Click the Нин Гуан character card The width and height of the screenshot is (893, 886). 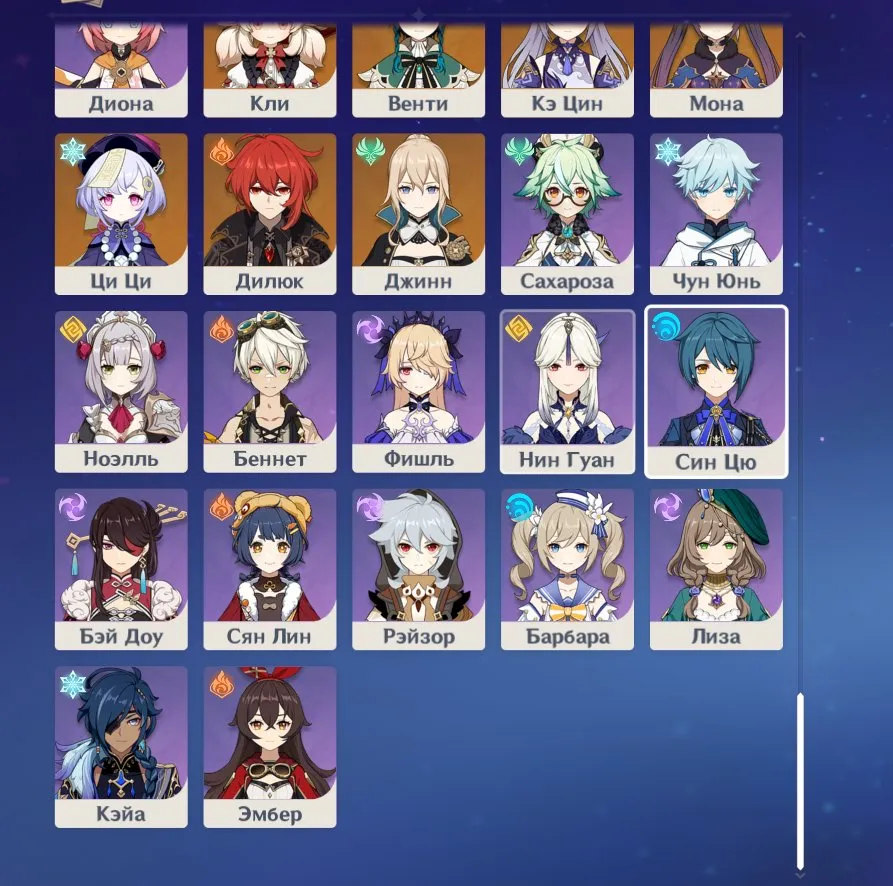[567, 391]
